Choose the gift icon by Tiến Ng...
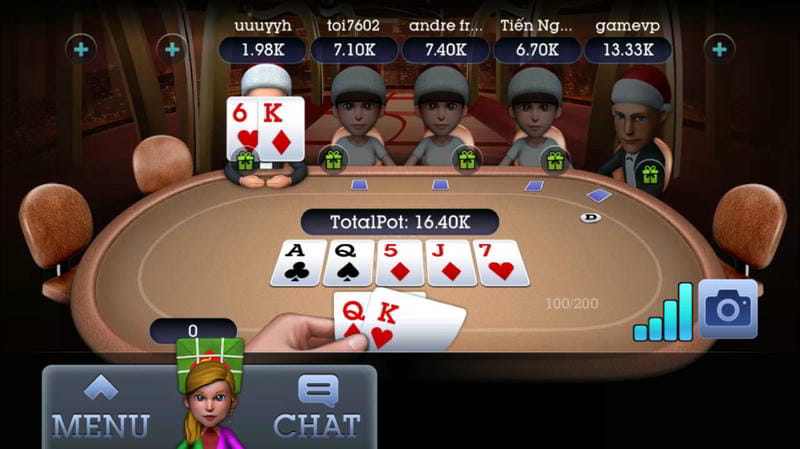This screenshot has height=449, width=800. 555,158
